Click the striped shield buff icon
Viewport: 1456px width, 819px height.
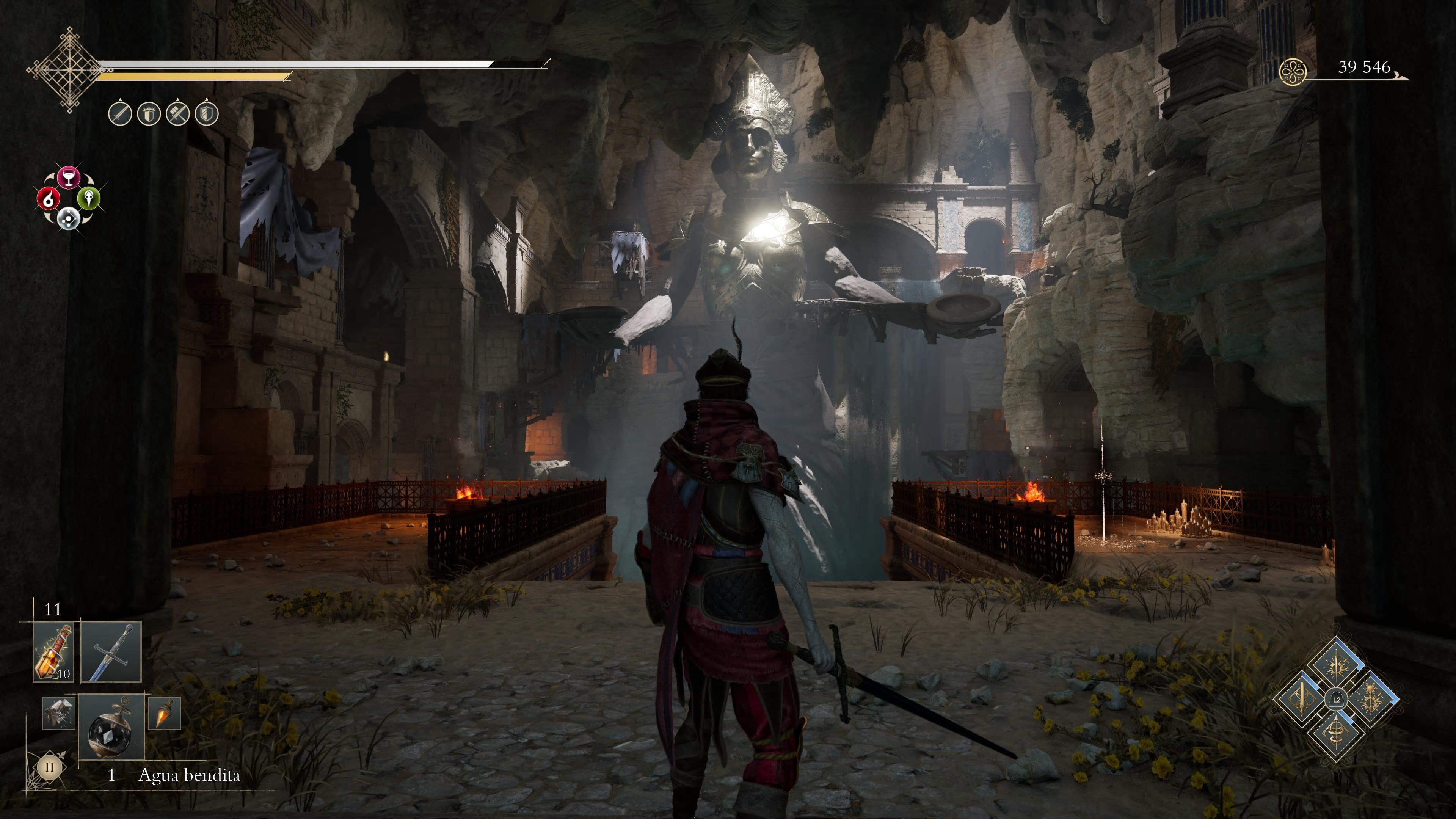pyautogui.click(x=206, y=114)
